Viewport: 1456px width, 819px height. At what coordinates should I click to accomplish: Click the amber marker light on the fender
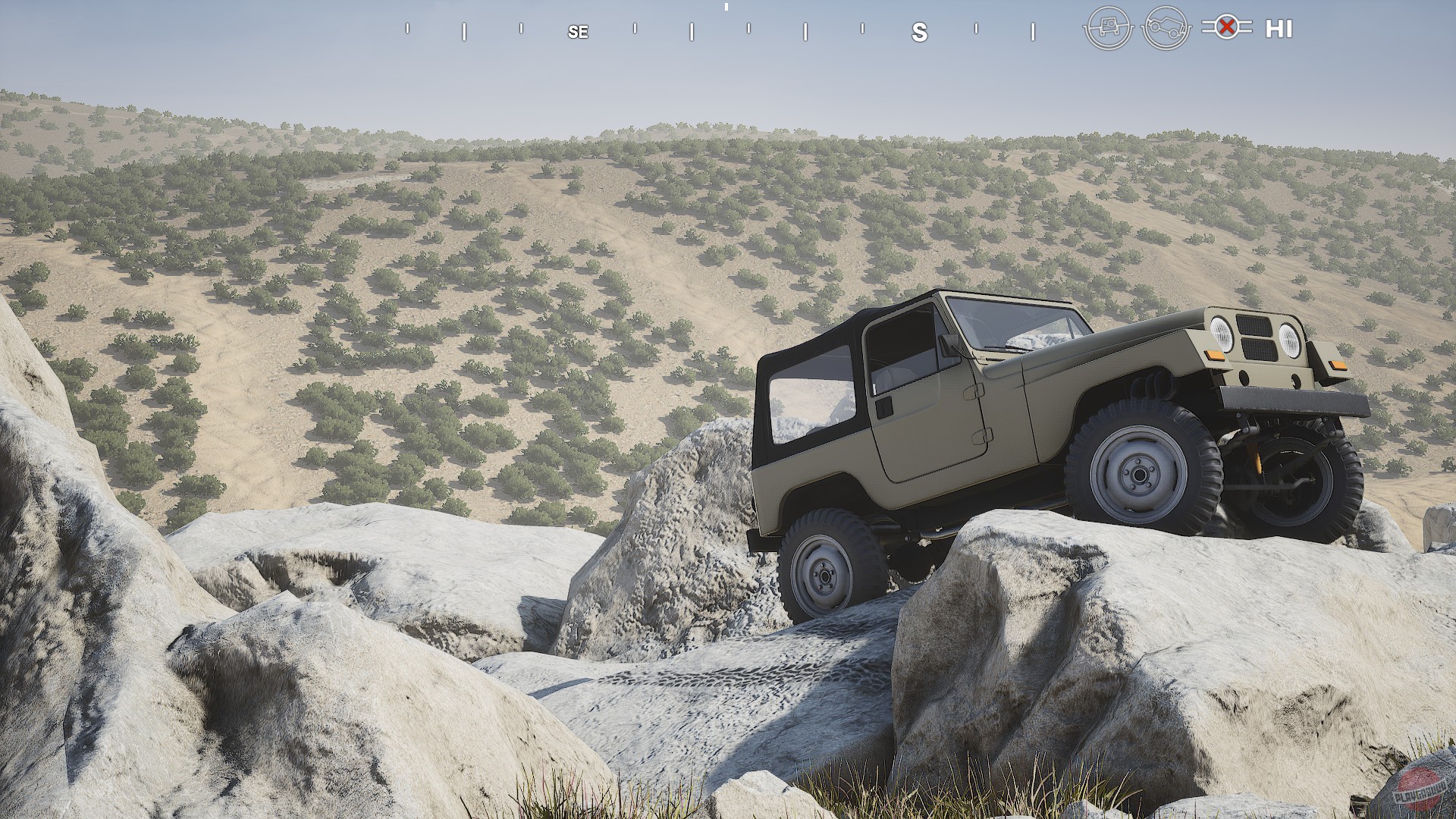point(1216,356)
